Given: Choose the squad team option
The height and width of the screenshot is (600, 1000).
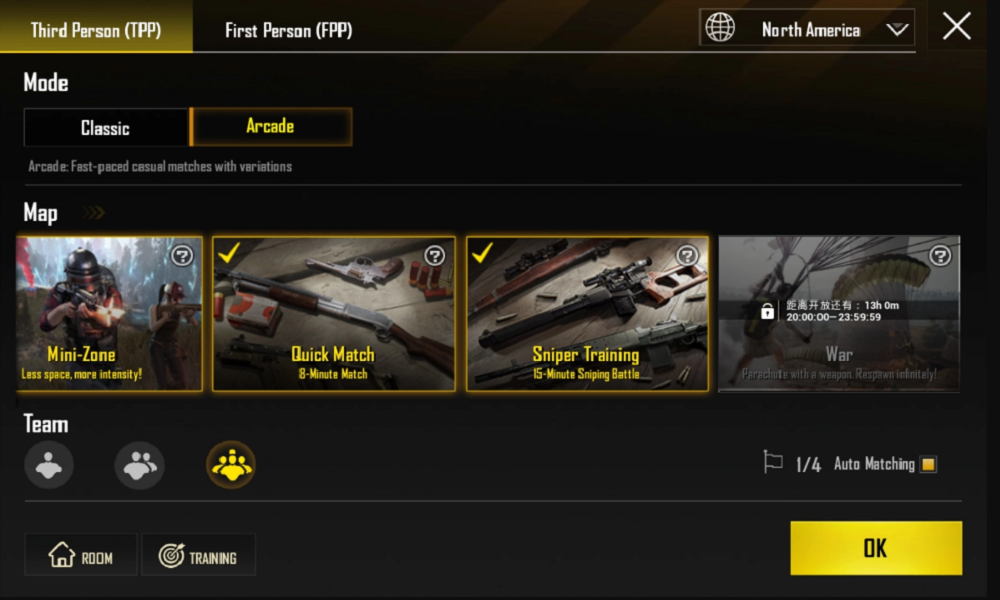Looking at the screenshot, I should click(231, 465).
